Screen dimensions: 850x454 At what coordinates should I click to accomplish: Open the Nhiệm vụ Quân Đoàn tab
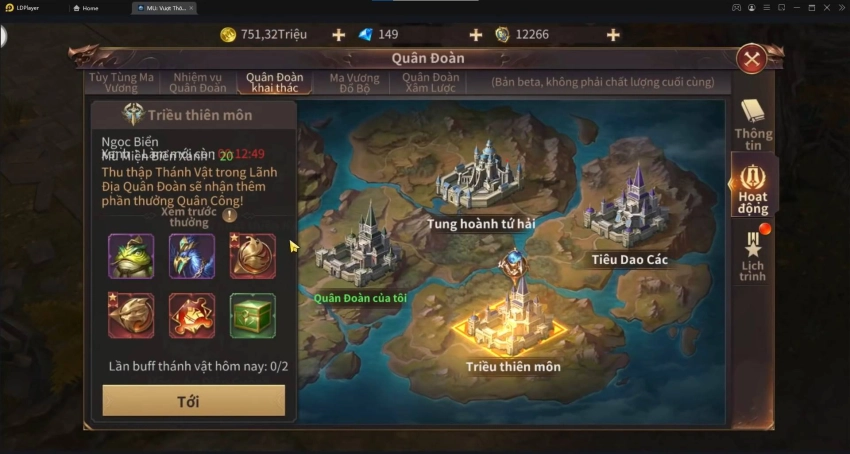pyautogui.click(x=198, y=82)
